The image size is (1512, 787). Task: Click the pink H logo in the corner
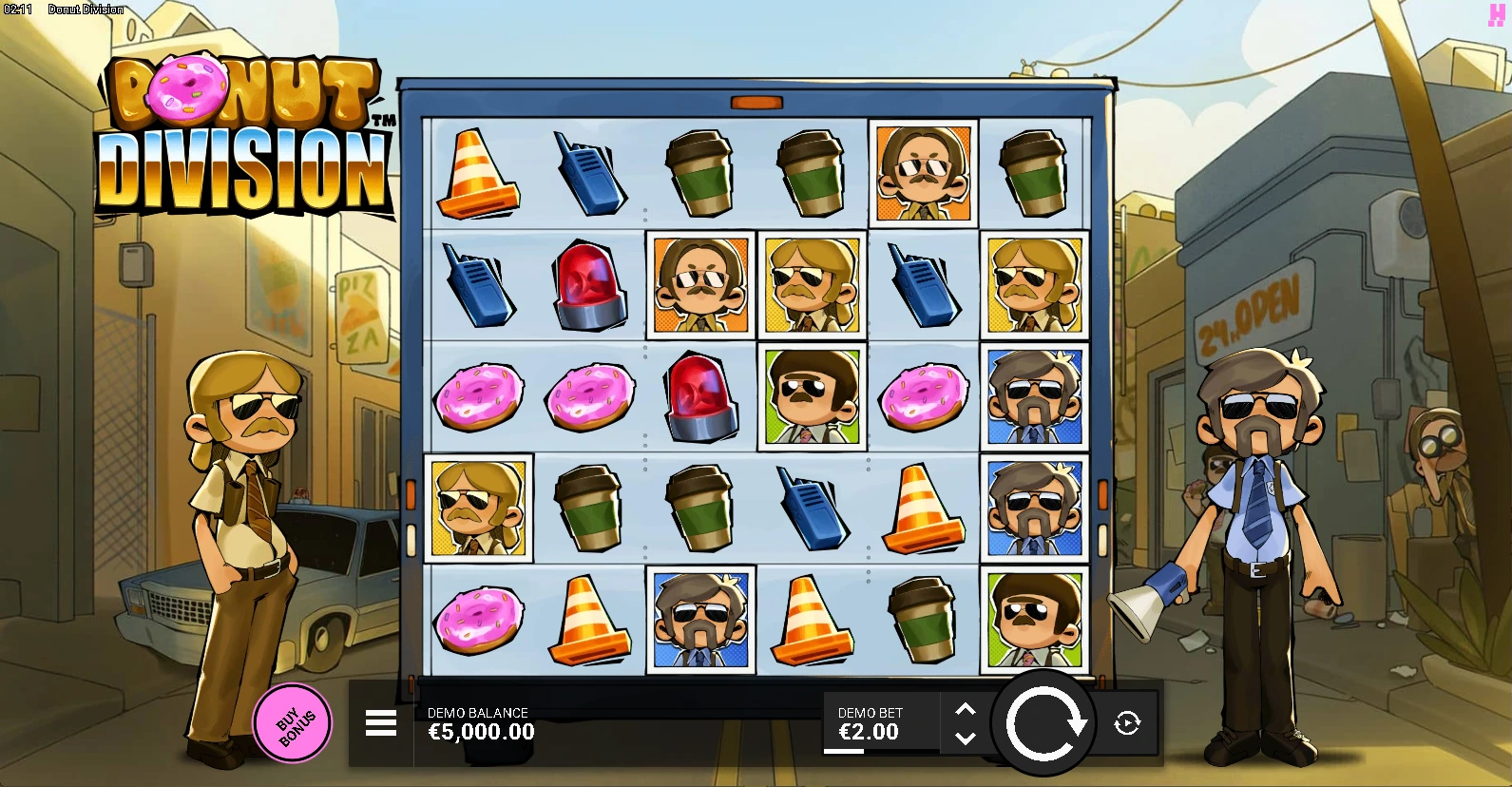tap(1497, 13)
